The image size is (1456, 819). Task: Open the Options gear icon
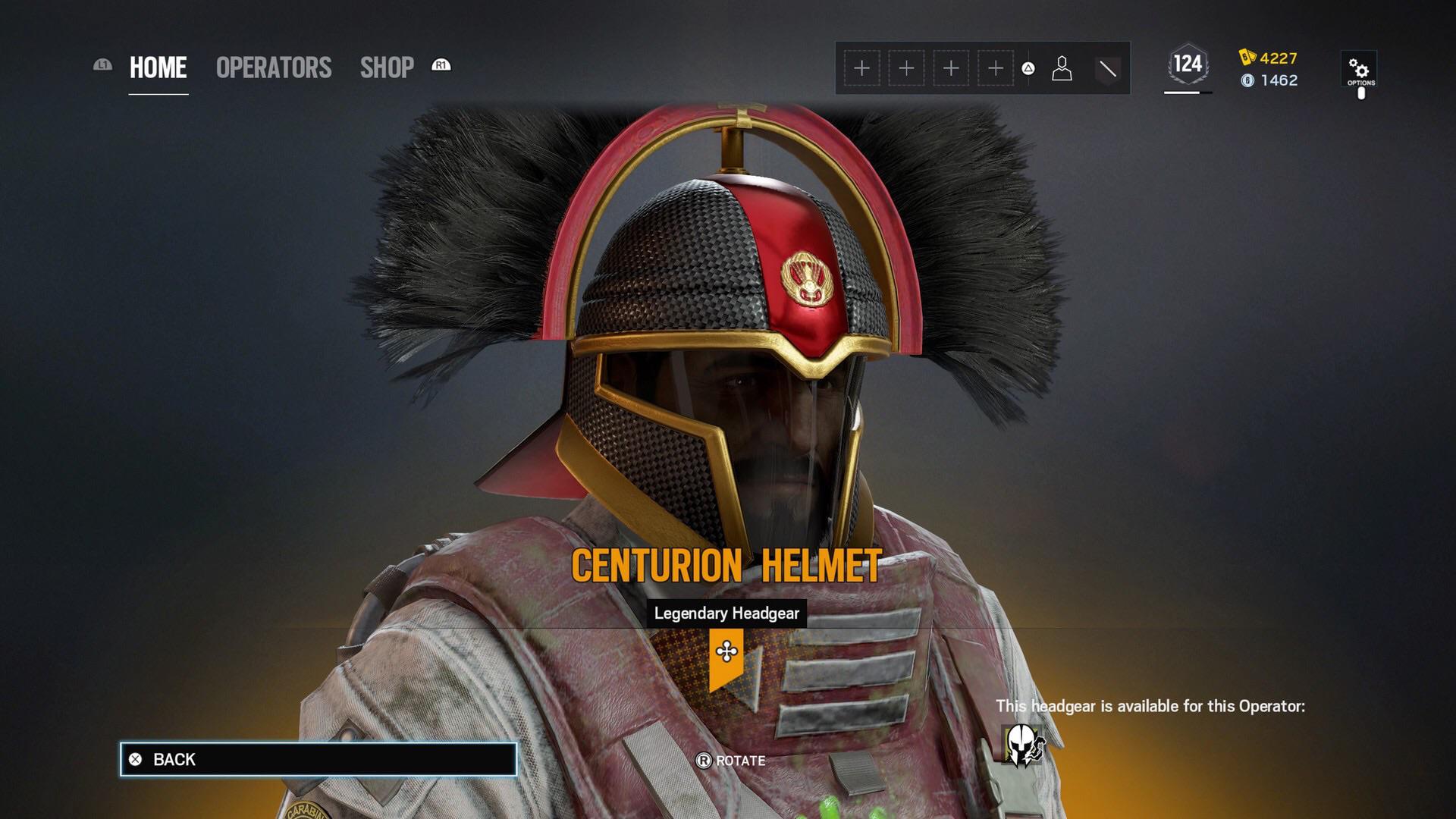point(1359,67)
